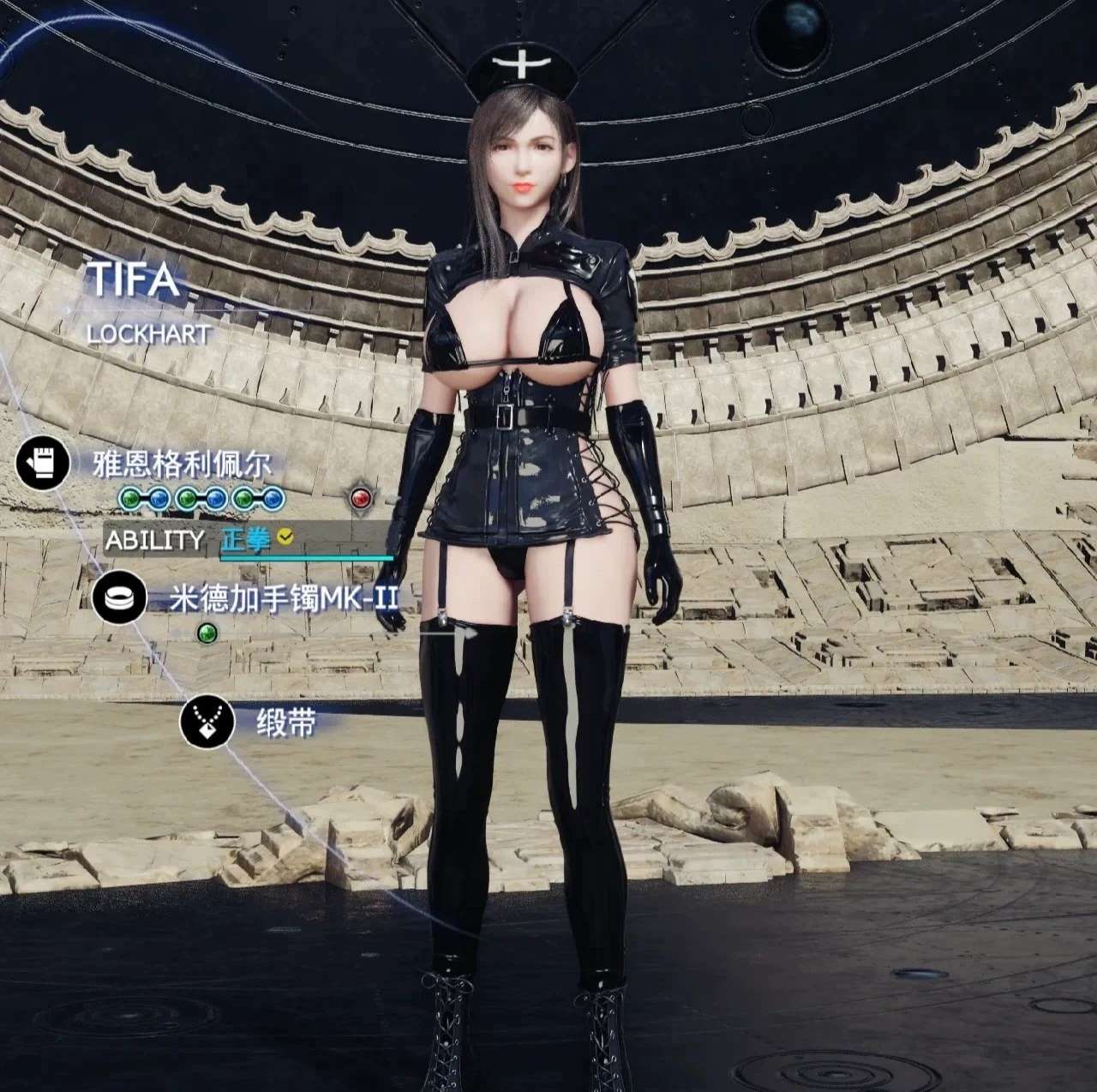Image resolution: width=1097 pixels, height=1092 pixels.
Task: Click the second linked green materia orb
Action: pos(188,499)
